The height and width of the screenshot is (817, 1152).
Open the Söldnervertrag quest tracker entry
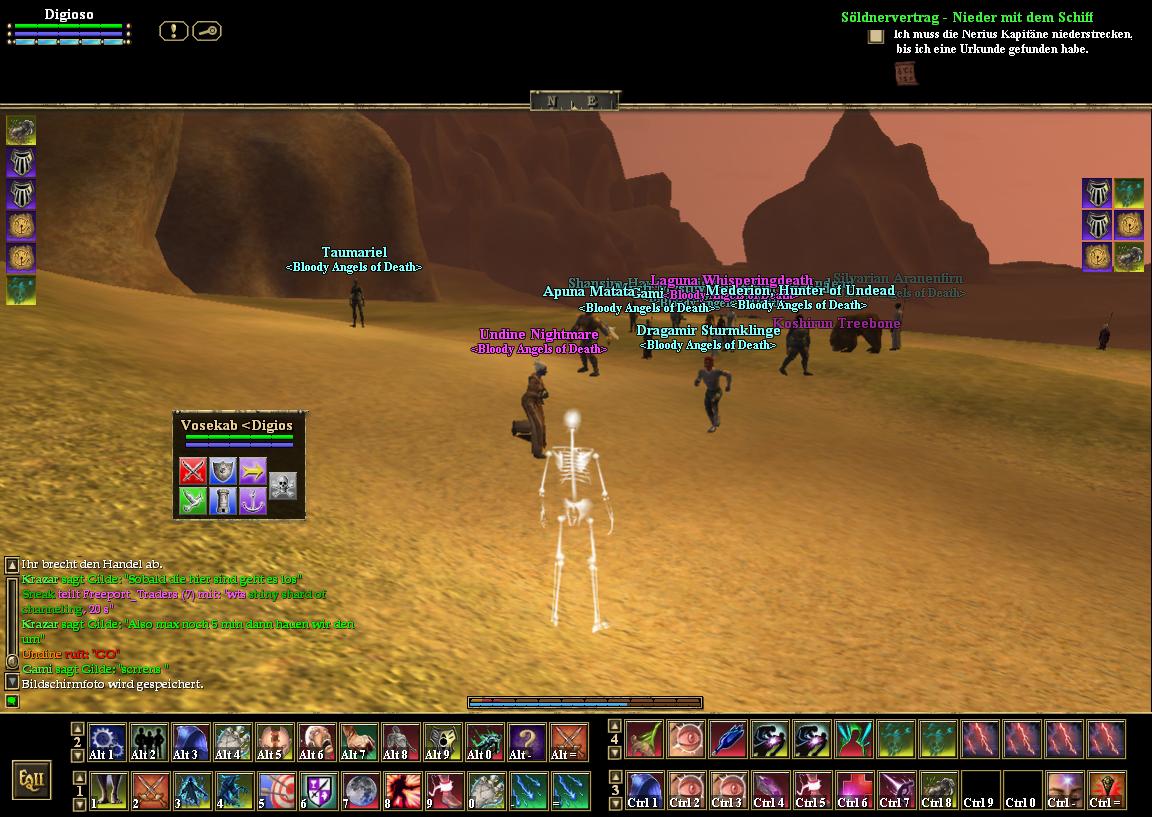click(x=966, y=17)
